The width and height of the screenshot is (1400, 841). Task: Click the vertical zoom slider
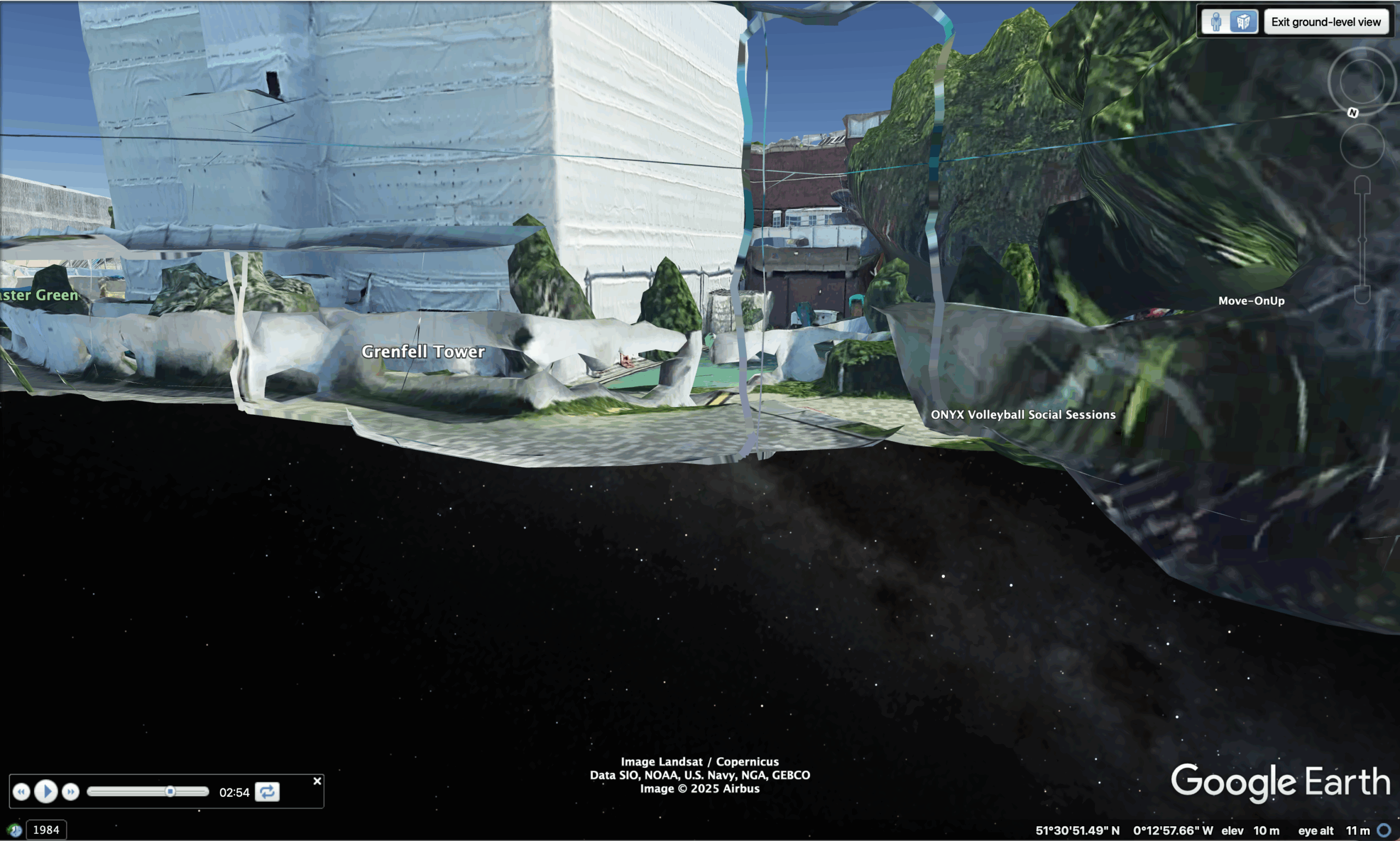1362,239
